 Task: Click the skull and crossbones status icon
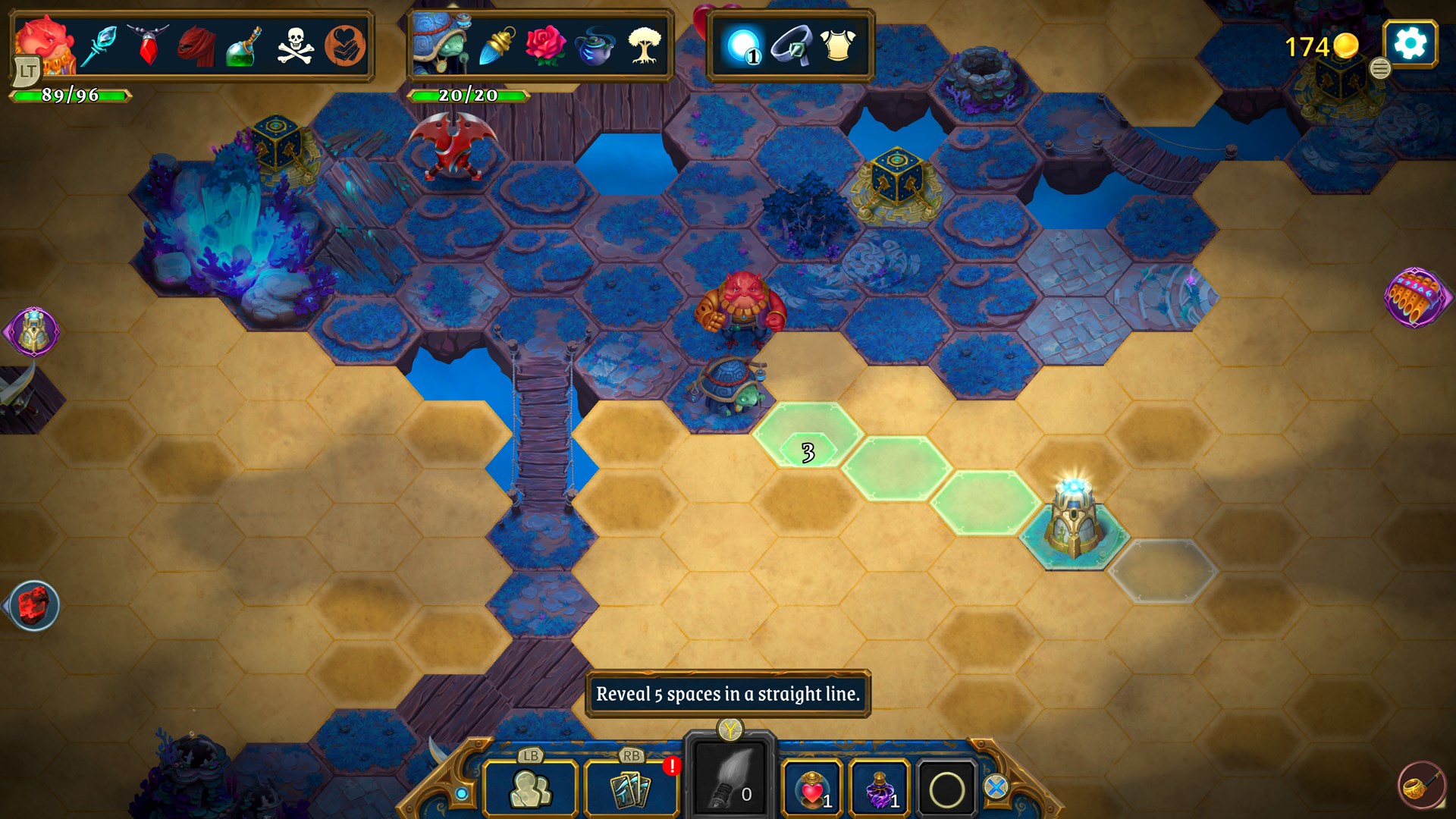point(296,44)
